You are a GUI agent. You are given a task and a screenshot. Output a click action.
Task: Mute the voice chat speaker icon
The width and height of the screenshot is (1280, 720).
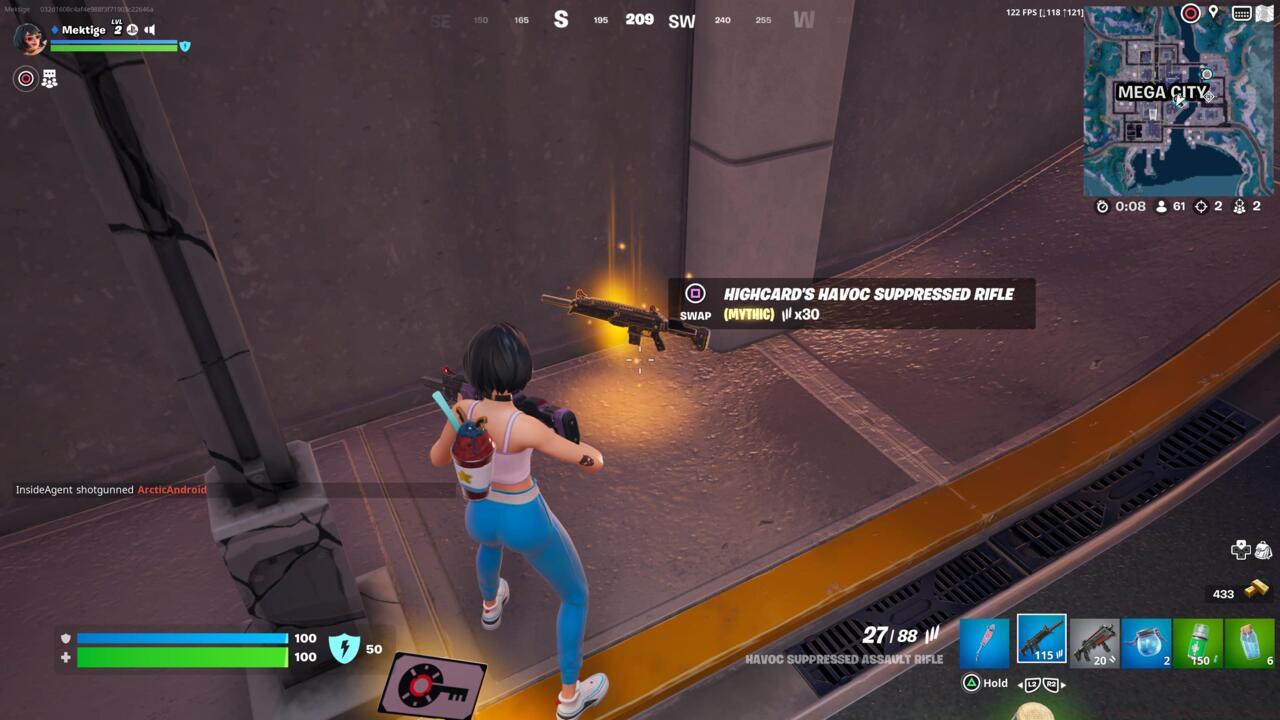pyautogui.click(x=150, y=30)
